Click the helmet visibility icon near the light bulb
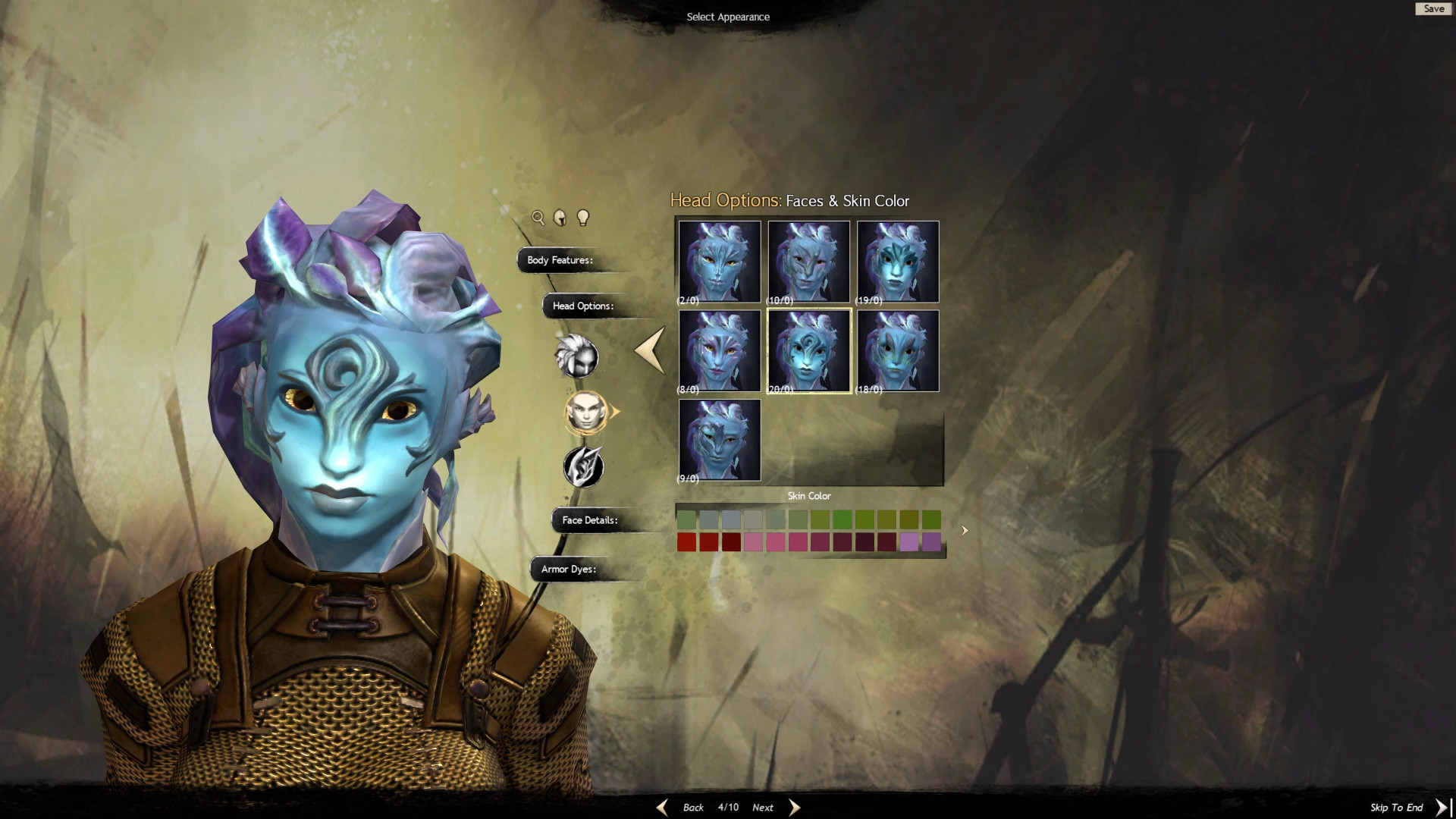1456x819 pixels. click(x=560, y=218)
